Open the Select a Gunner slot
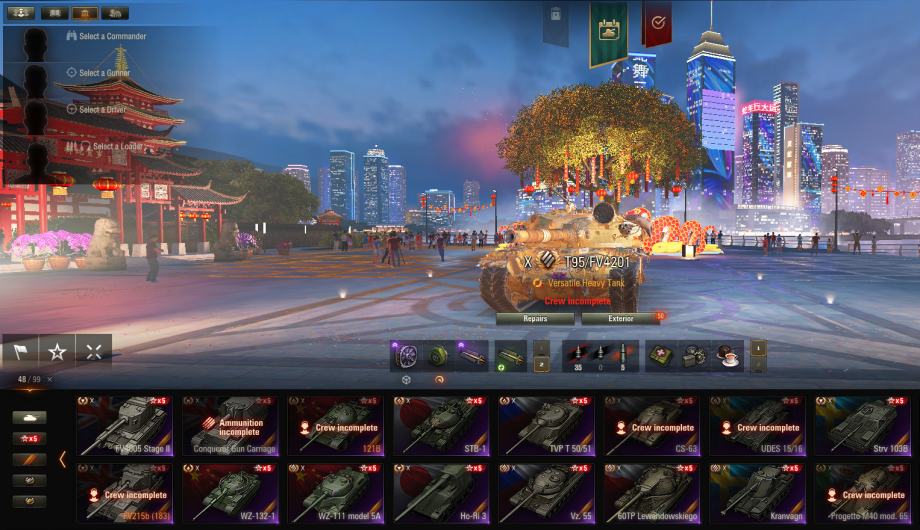 [x=104, y=73]
